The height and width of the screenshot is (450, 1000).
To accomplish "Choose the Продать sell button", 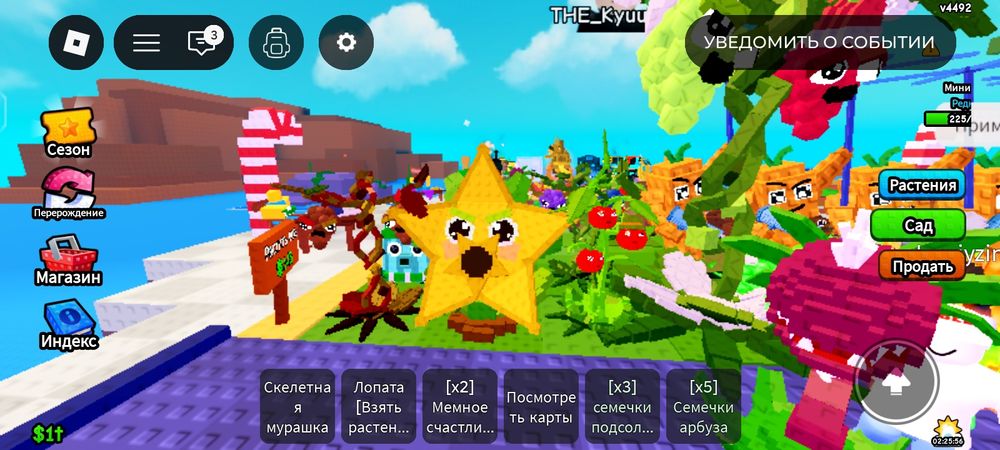I will [922, 265].
